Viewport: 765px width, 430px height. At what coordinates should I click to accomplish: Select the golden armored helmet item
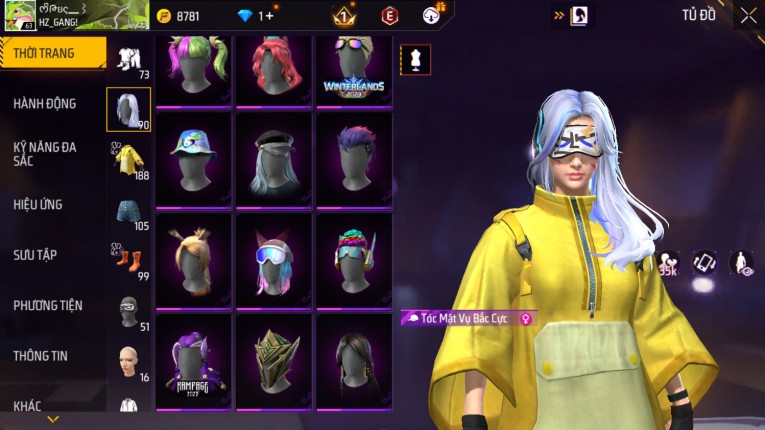(x=274, y=360)
